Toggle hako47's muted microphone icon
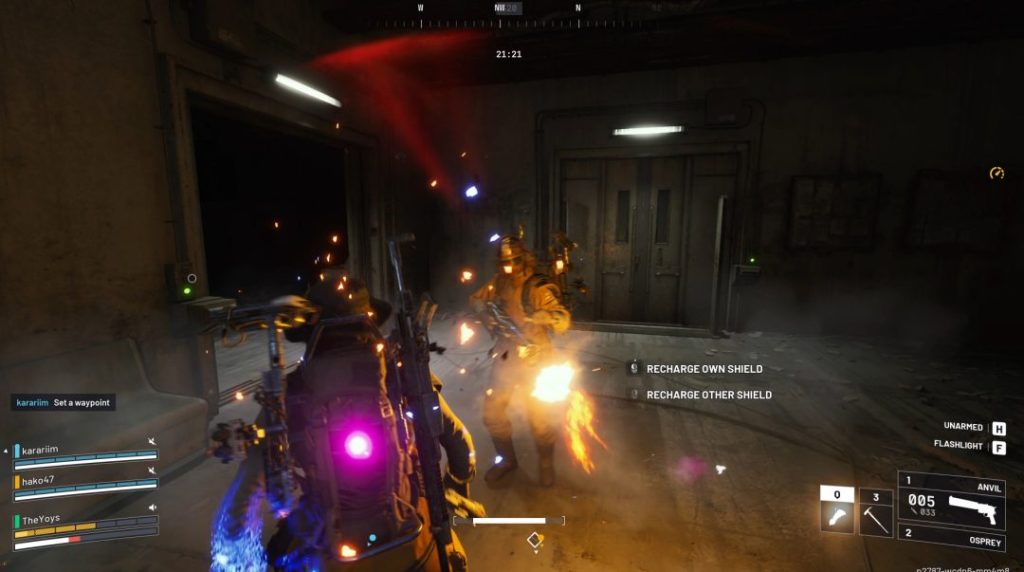The width and height of the screenshot is (1024, 572). 152,471
